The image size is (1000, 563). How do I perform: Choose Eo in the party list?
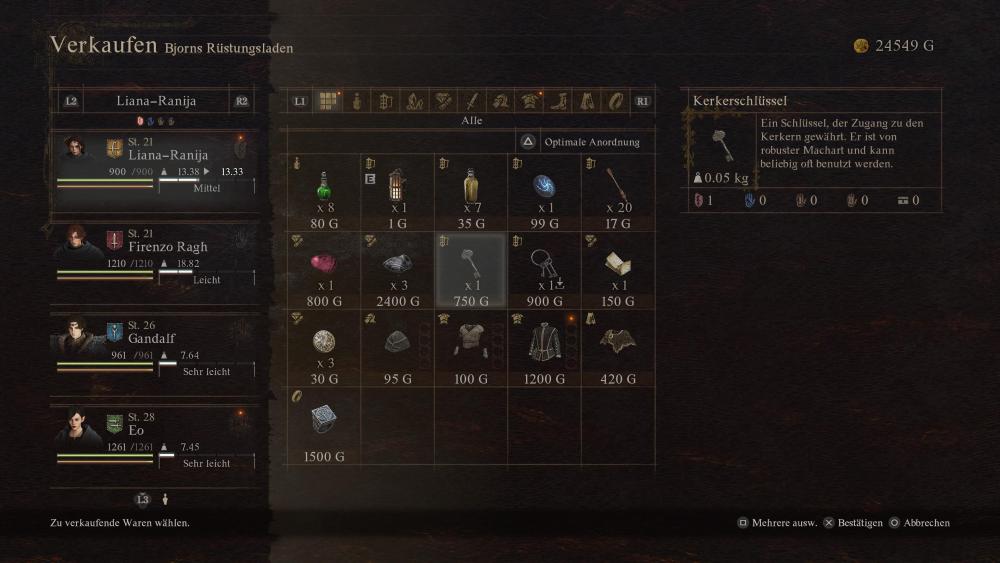point(156,440)
